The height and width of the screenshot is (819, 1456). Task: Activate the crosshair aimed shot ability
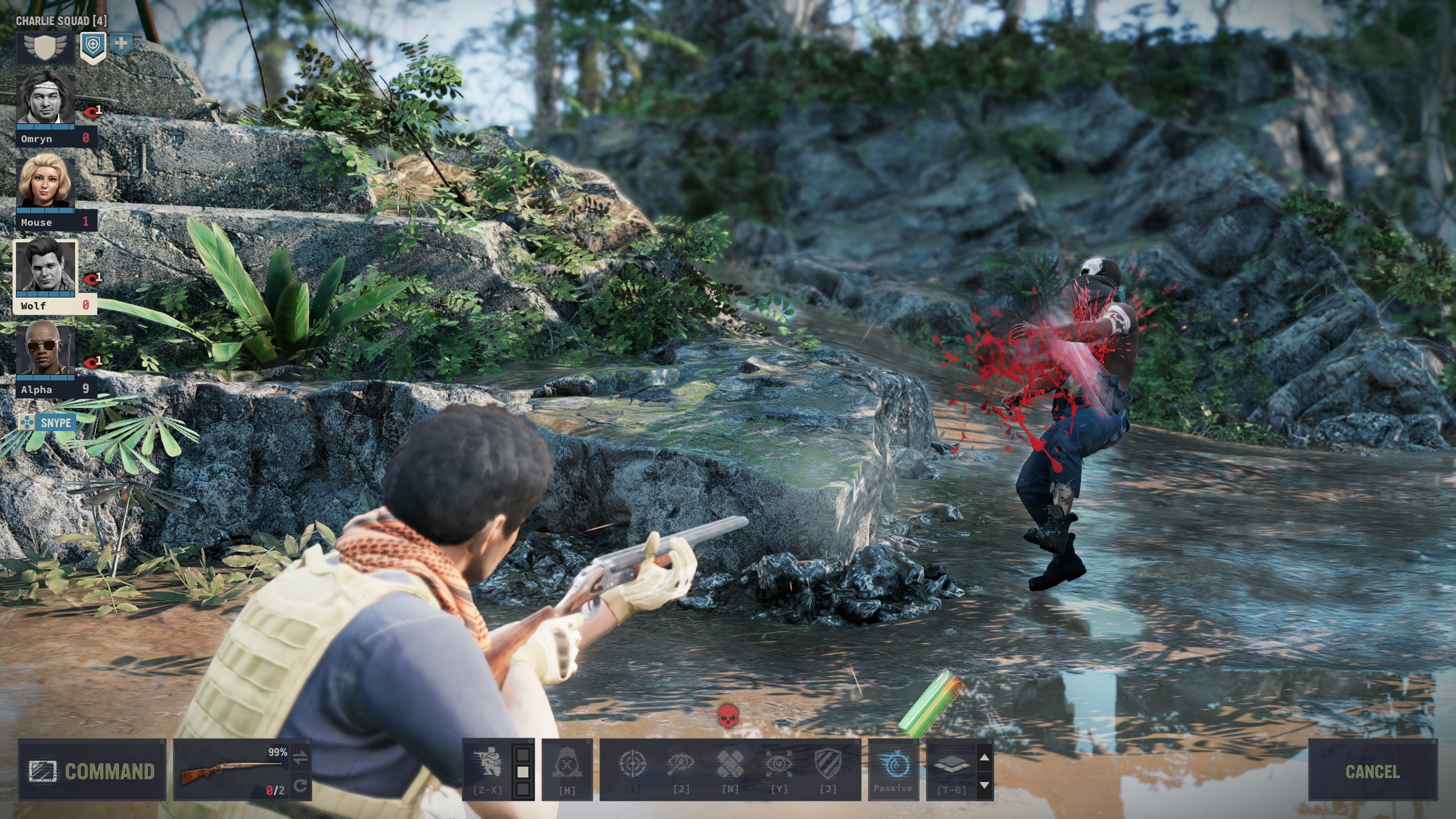coord(632,764)
